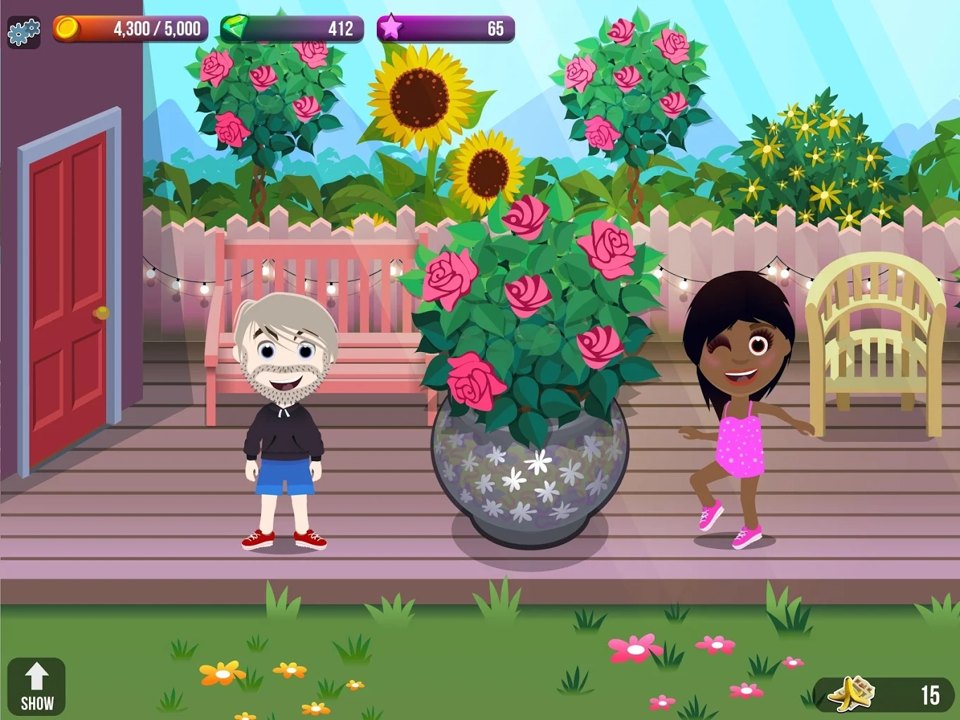960x720 pixels.
Task: Open the settings gear menu
Action: pyautogui.click(x=23, y=31)
